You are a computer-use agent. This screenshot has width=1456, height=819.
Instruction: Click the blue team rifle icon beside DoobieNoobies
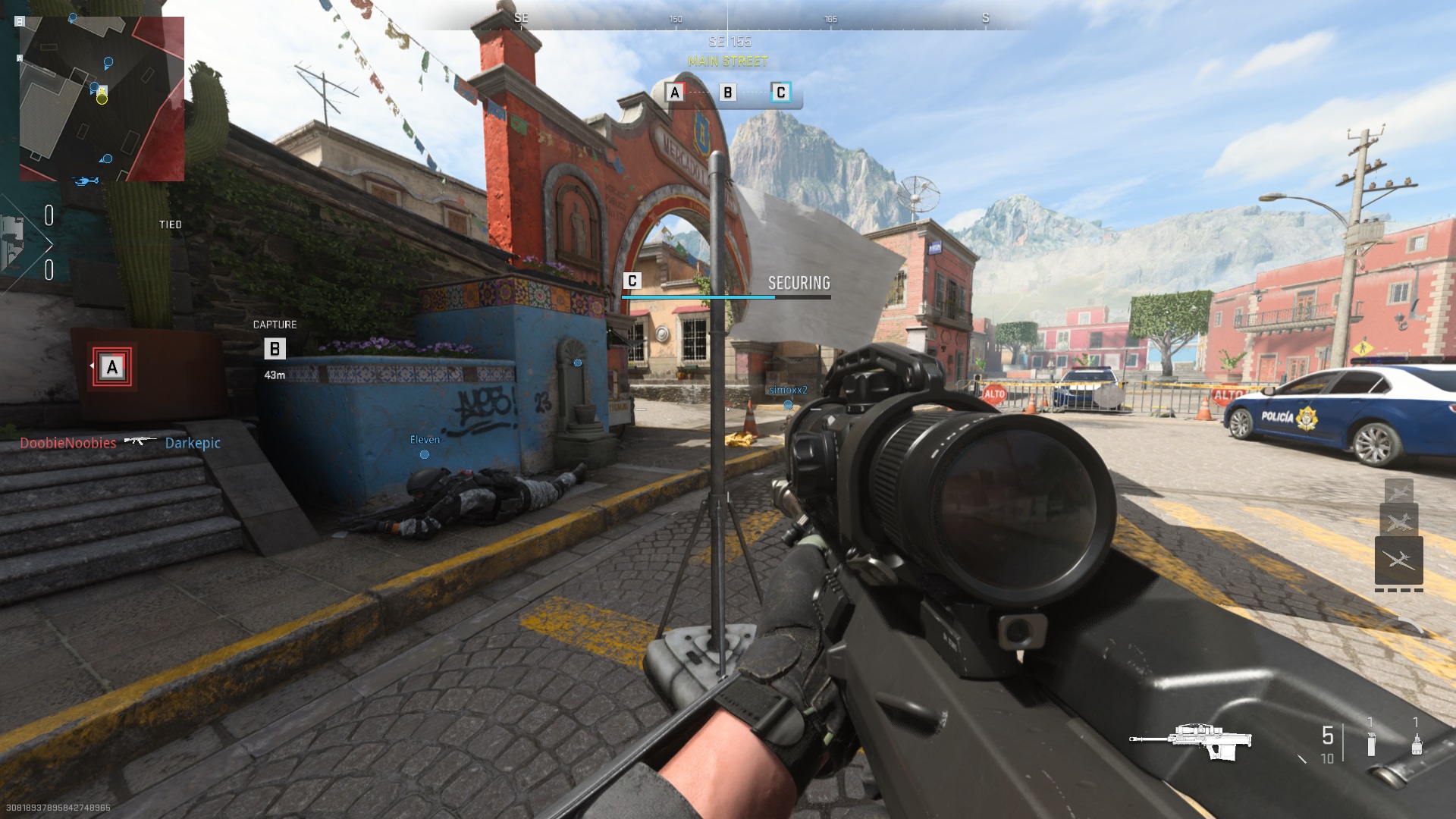140,441
